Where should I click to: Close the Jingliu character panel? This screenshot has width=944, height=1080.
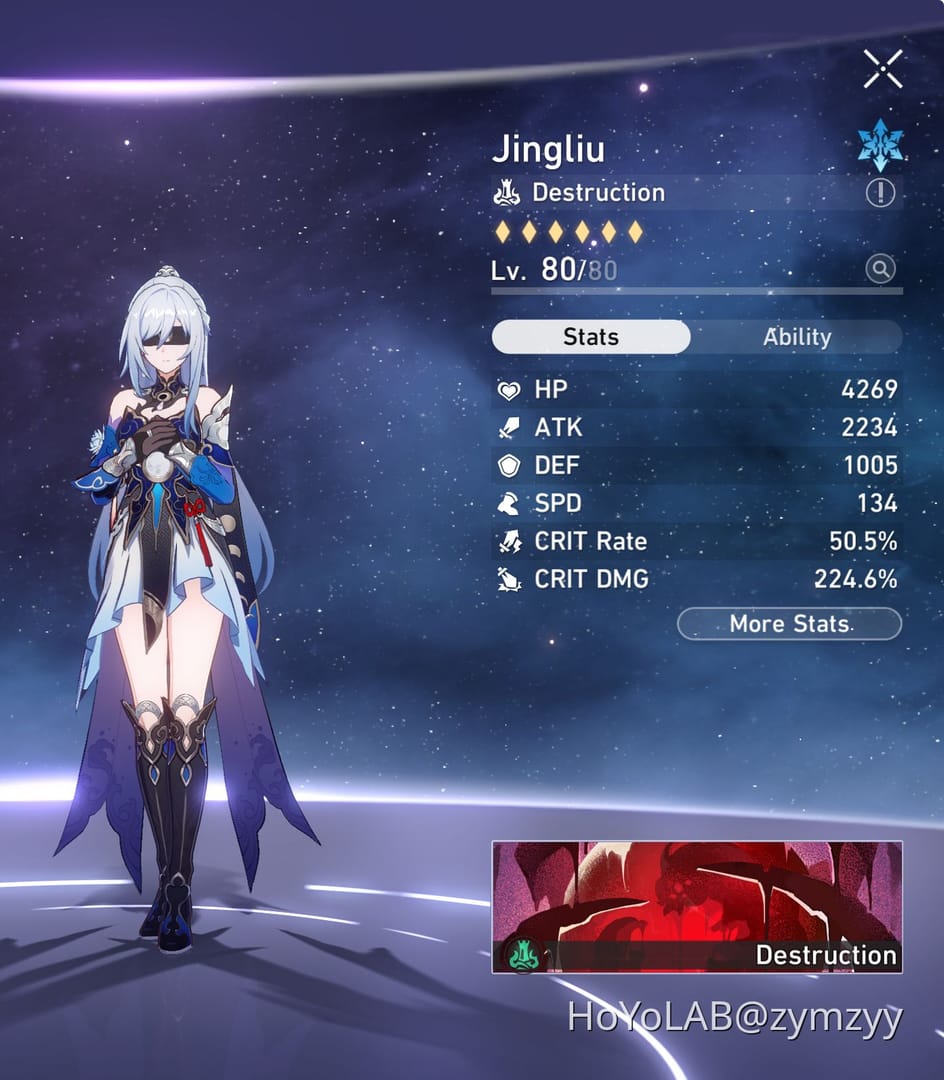(x=883, y=68)
